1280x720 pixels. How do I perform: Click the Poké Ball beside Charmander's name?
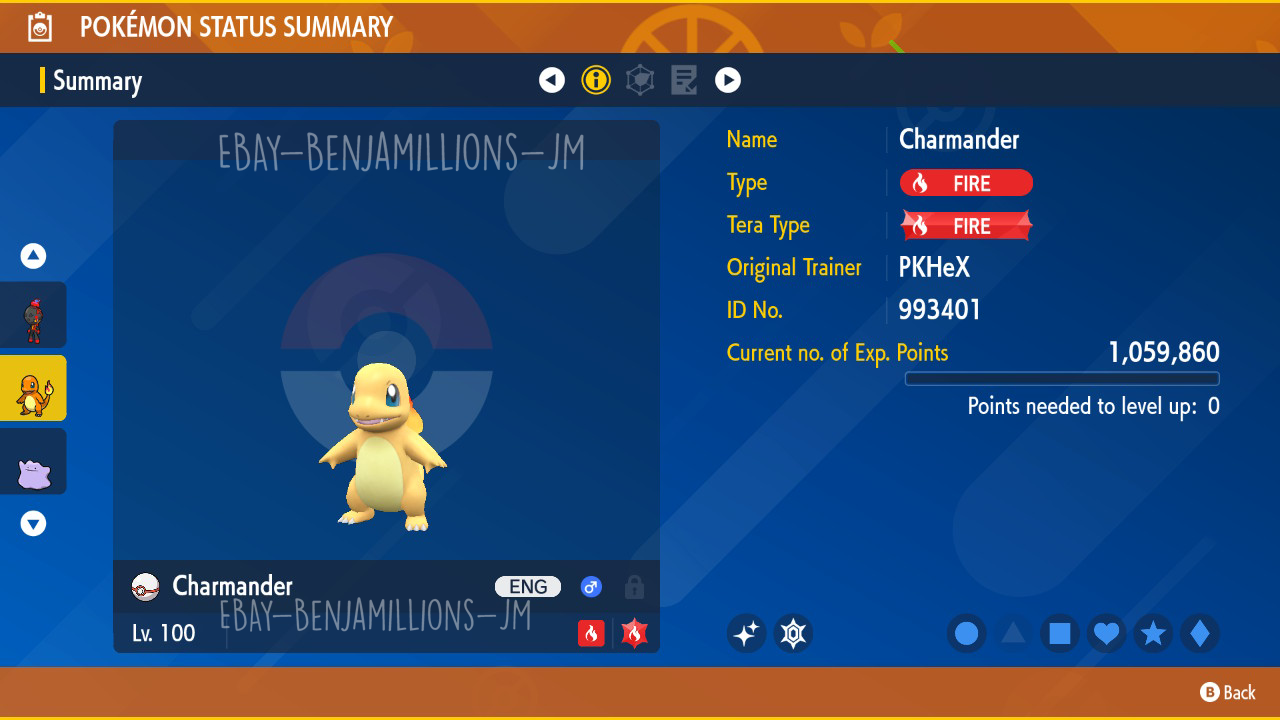coord(144,587)
